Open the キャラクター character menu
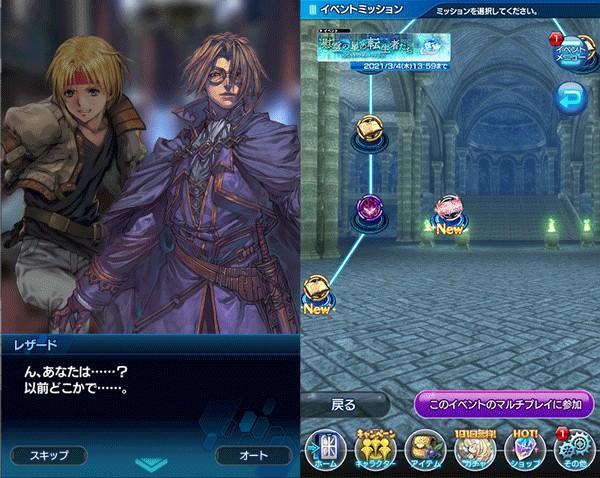 pyautogui.click(x=375, y=449)
